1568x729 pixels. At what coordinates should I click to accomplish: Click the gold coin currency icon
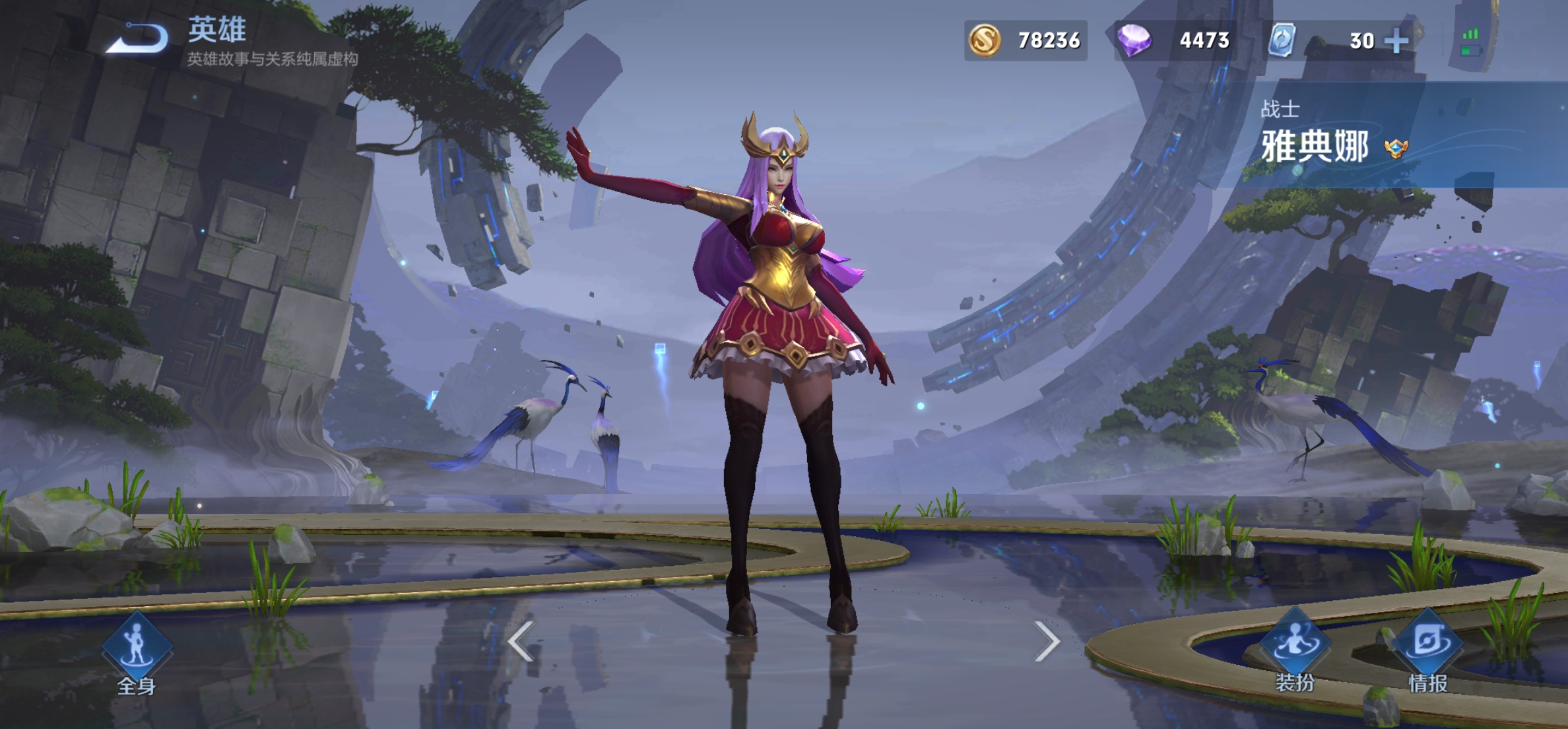[985, 40]
